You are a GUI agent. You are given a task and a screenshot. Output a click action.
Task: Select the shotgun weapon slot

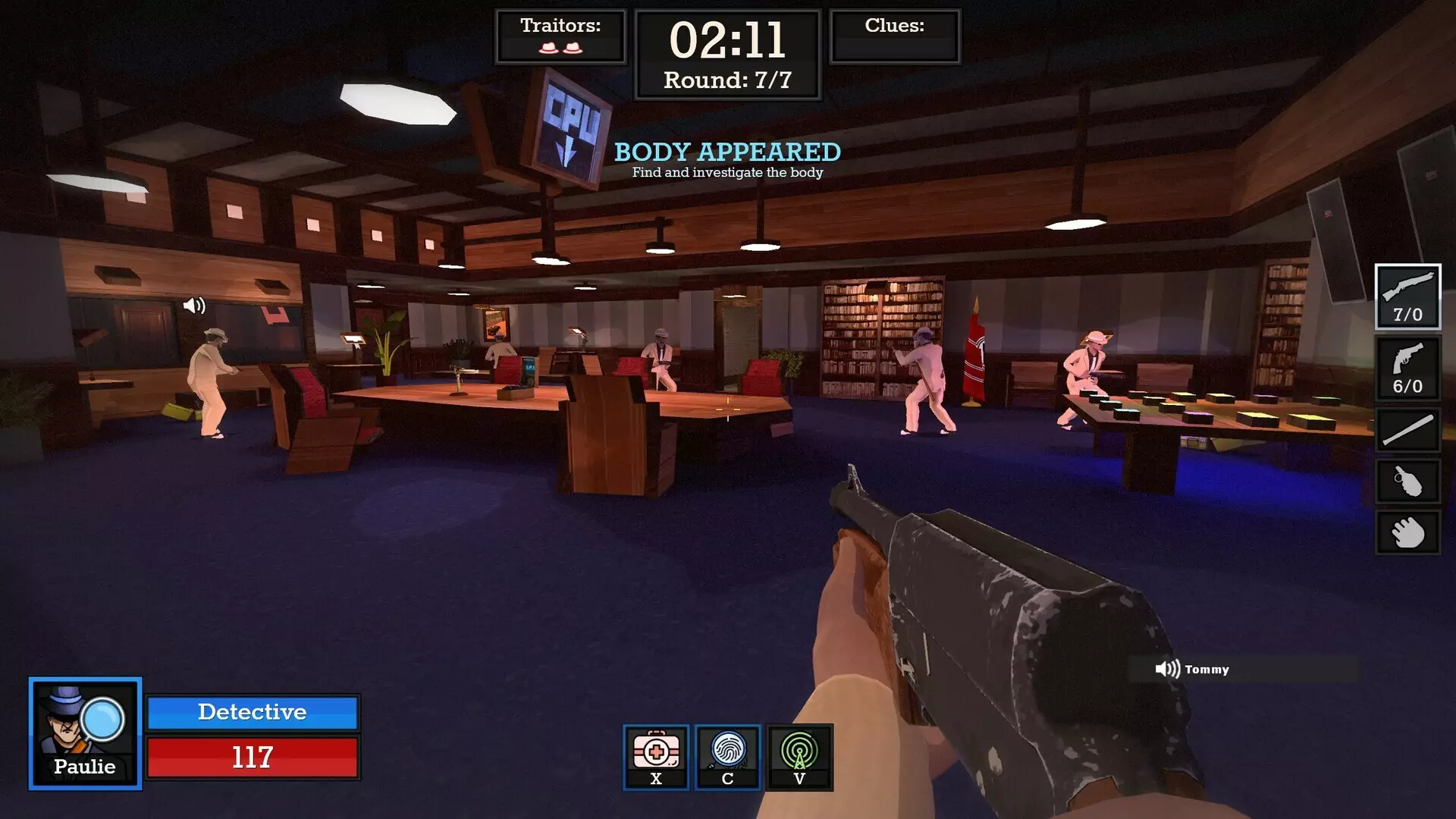point(1407,297)
